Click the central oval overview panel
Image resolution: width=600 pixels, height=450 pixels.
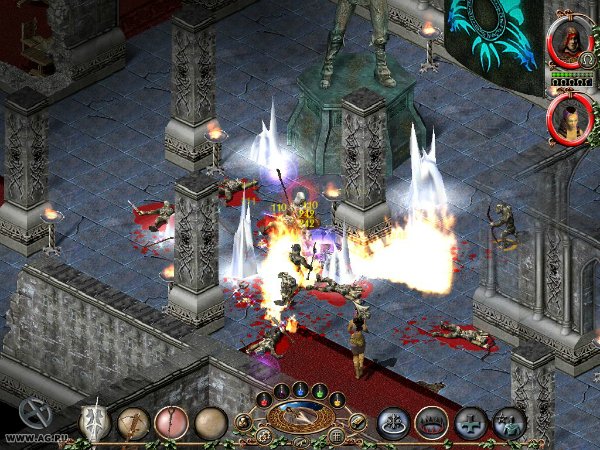(300, 416)
